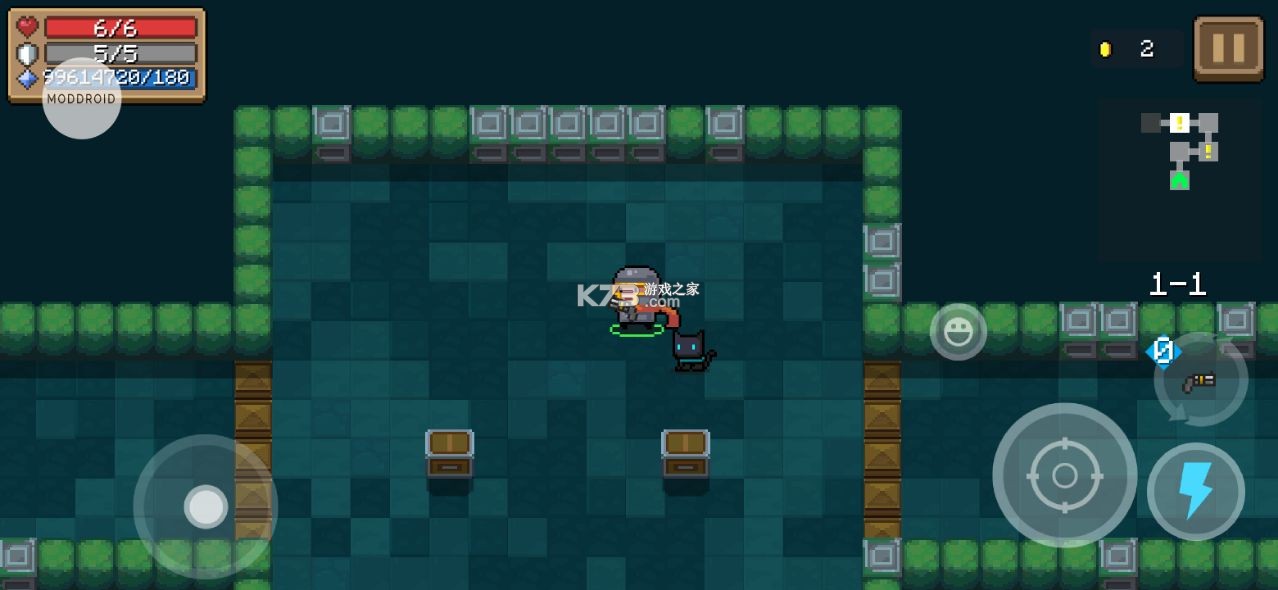The height and width of the screenshot is (590, 1278).
Task: Activate the lightning bolt skill
Action: click(x=1195, y=491)
